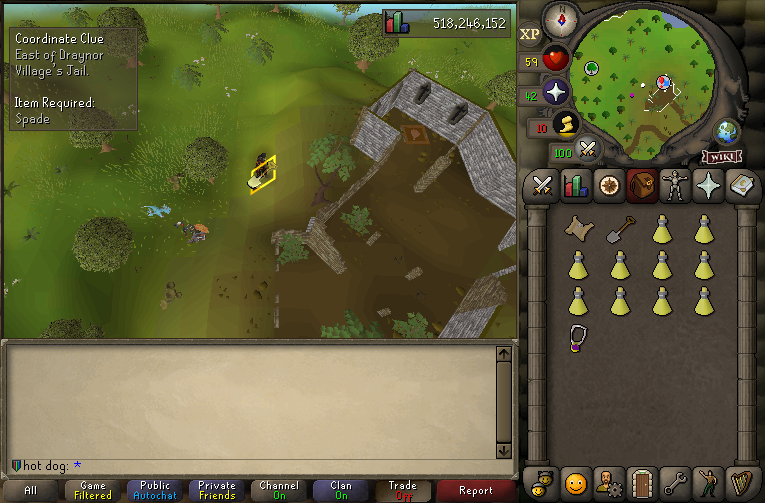Show the Worn Equipment tab
The width and height of the screenshot is (765, 503).
pyautogui.click(x=676, y=187)
